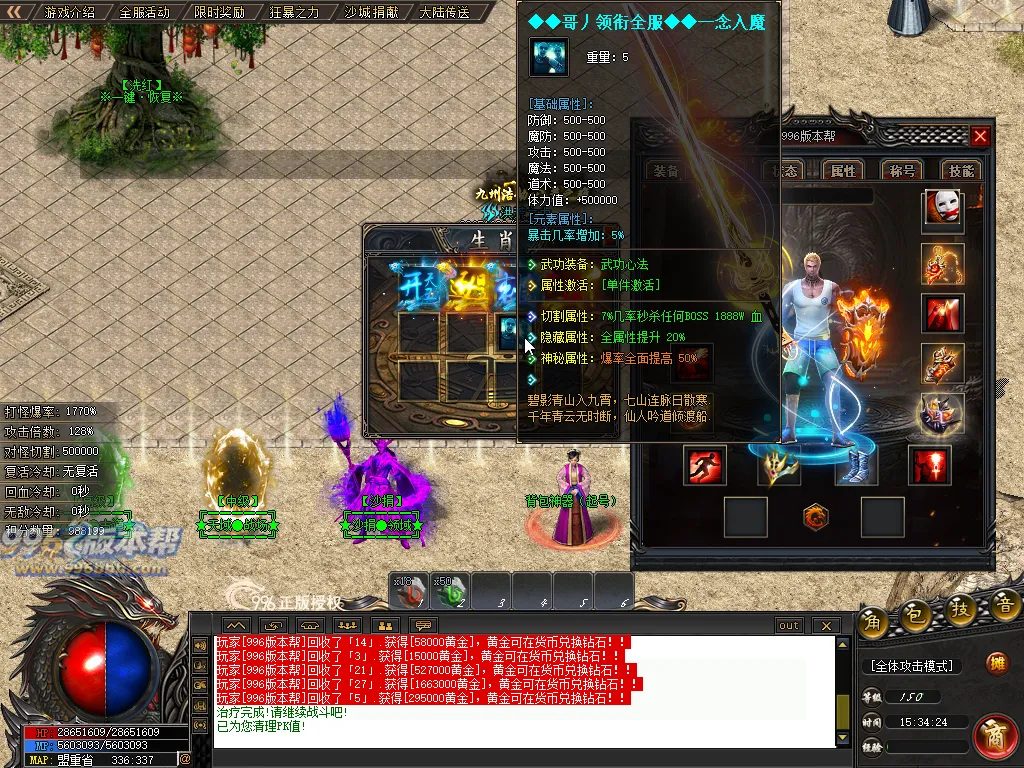This screenshot has height=768, width=1024.
Task: Switch to the 称号 title tab
Action: (902, 171)
